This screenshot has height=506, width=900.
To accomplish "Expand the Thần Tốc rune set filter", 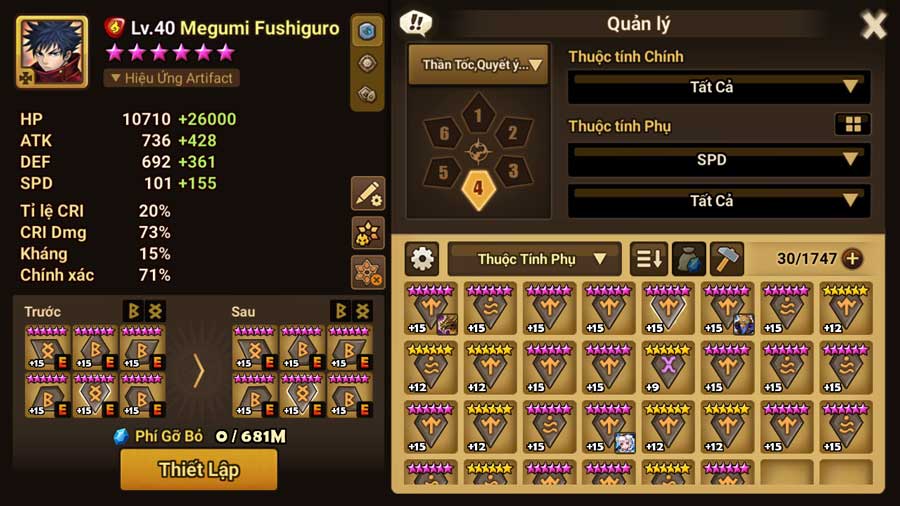I will [x=478, y=66].
